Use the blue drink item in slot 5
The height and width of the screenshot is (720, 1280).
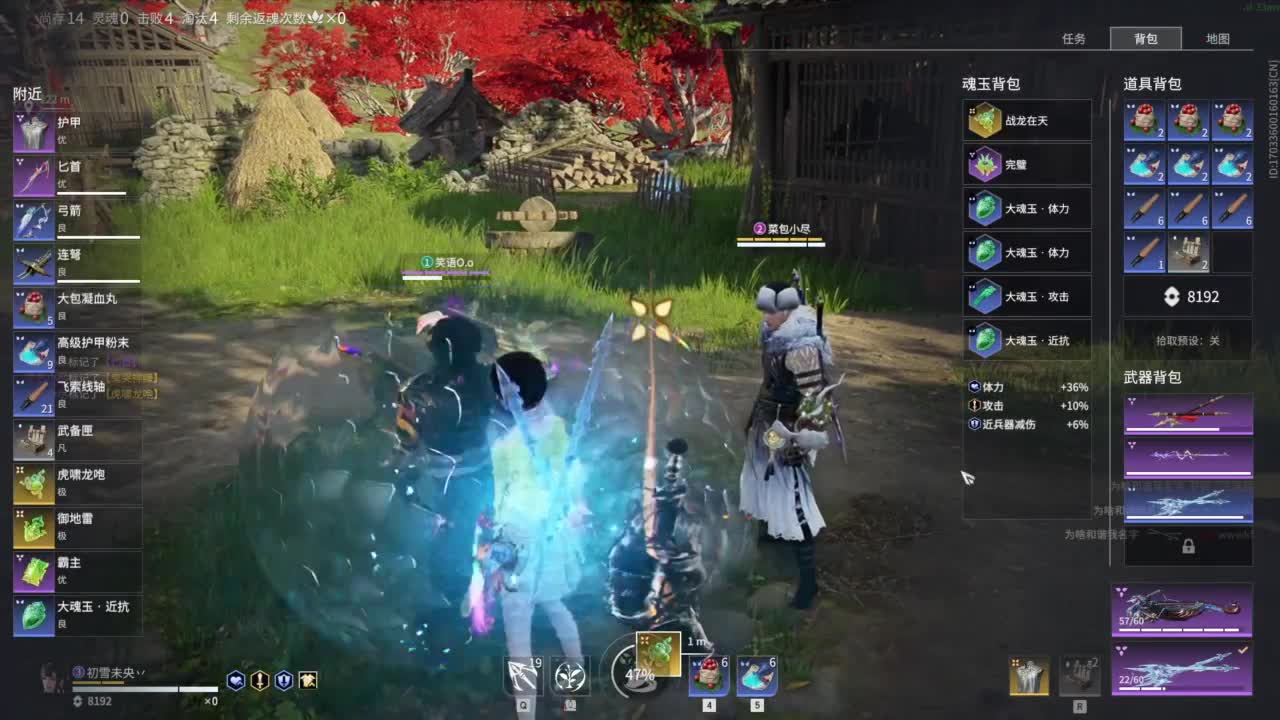pyautogui.click(x=755, y=675)
